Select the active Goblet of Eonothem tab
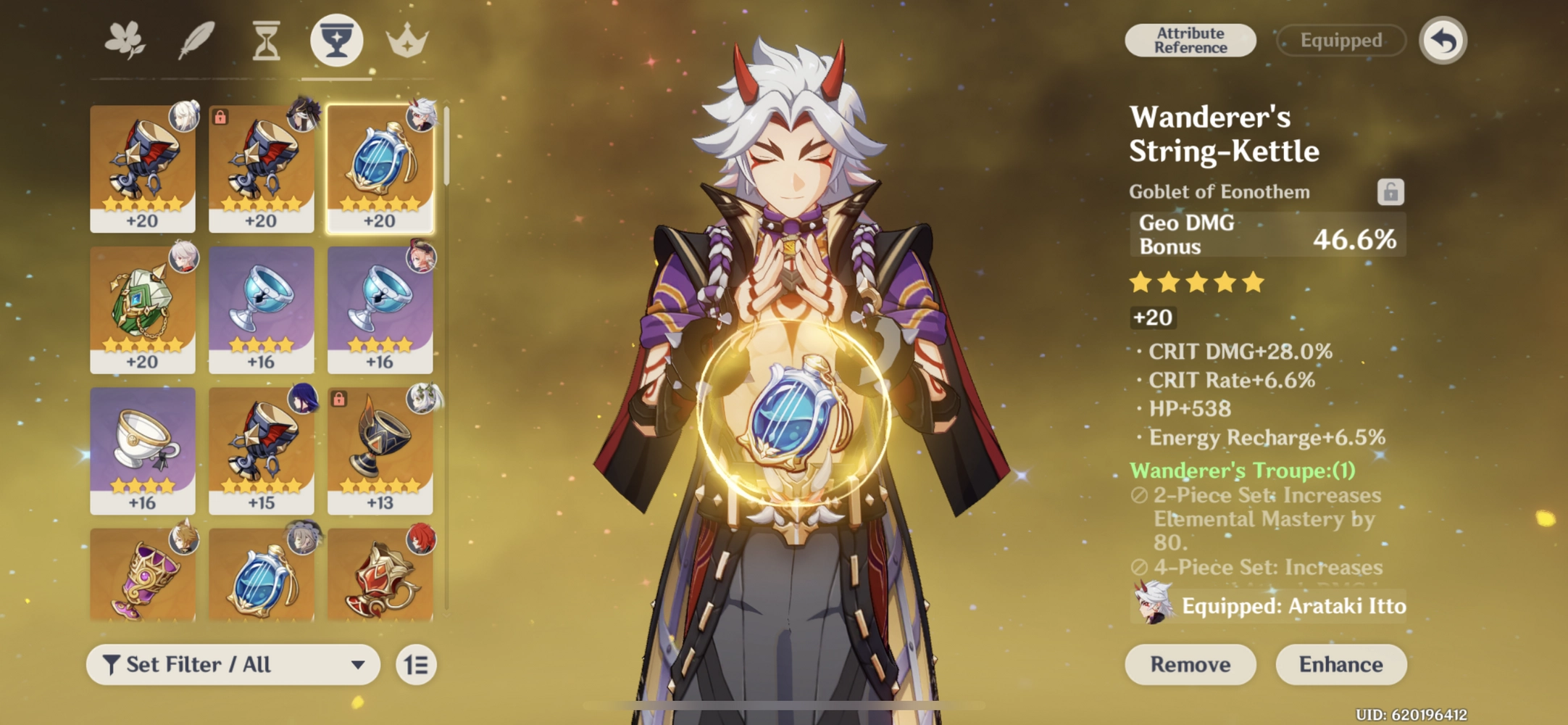Image resolution: width=1568 pixels, height=725 pixels. (x=336, y=40)
